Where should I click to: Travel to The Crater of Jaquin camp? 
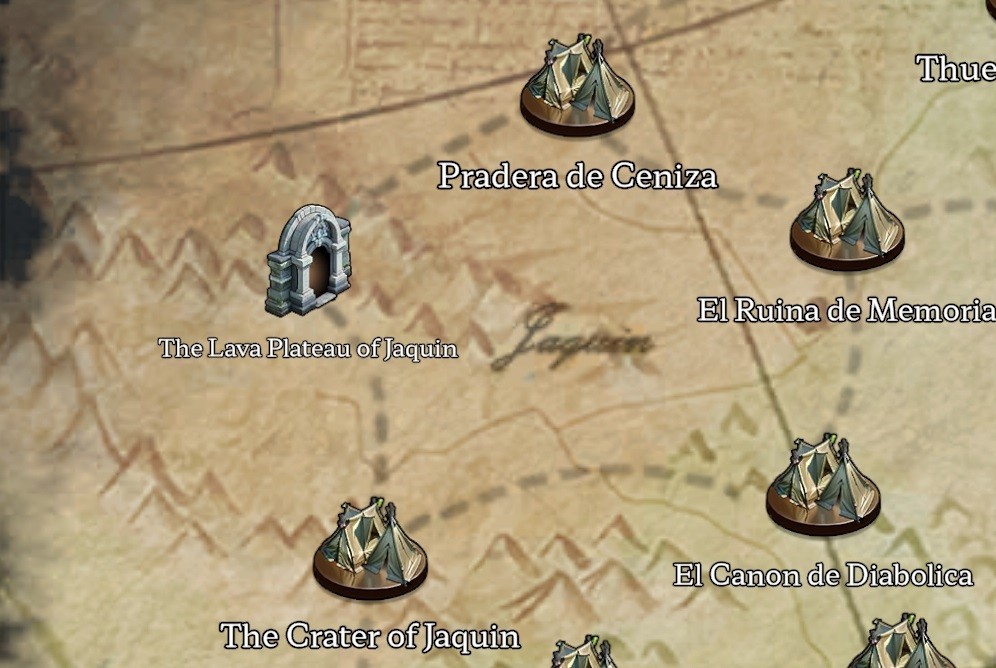tap(370, 550)
